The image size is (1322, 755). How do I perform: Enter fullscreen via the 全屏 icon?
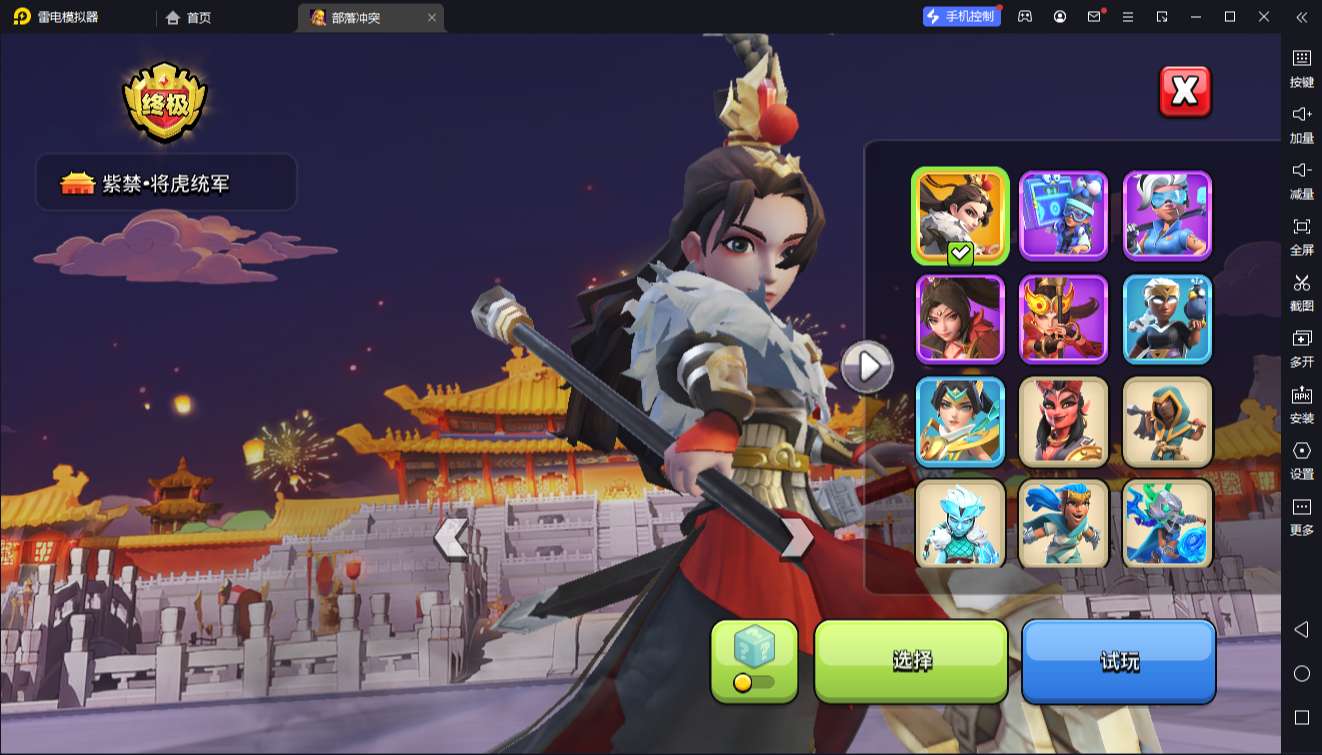(1301, 237)
